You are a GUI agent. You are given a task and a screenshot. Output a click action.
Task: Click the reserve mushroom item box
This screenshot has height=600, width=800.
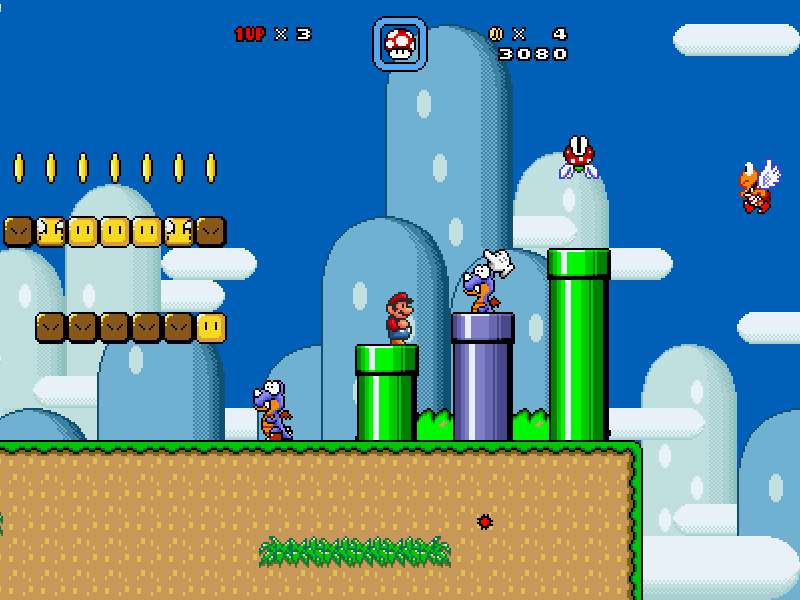click(400, 44)
